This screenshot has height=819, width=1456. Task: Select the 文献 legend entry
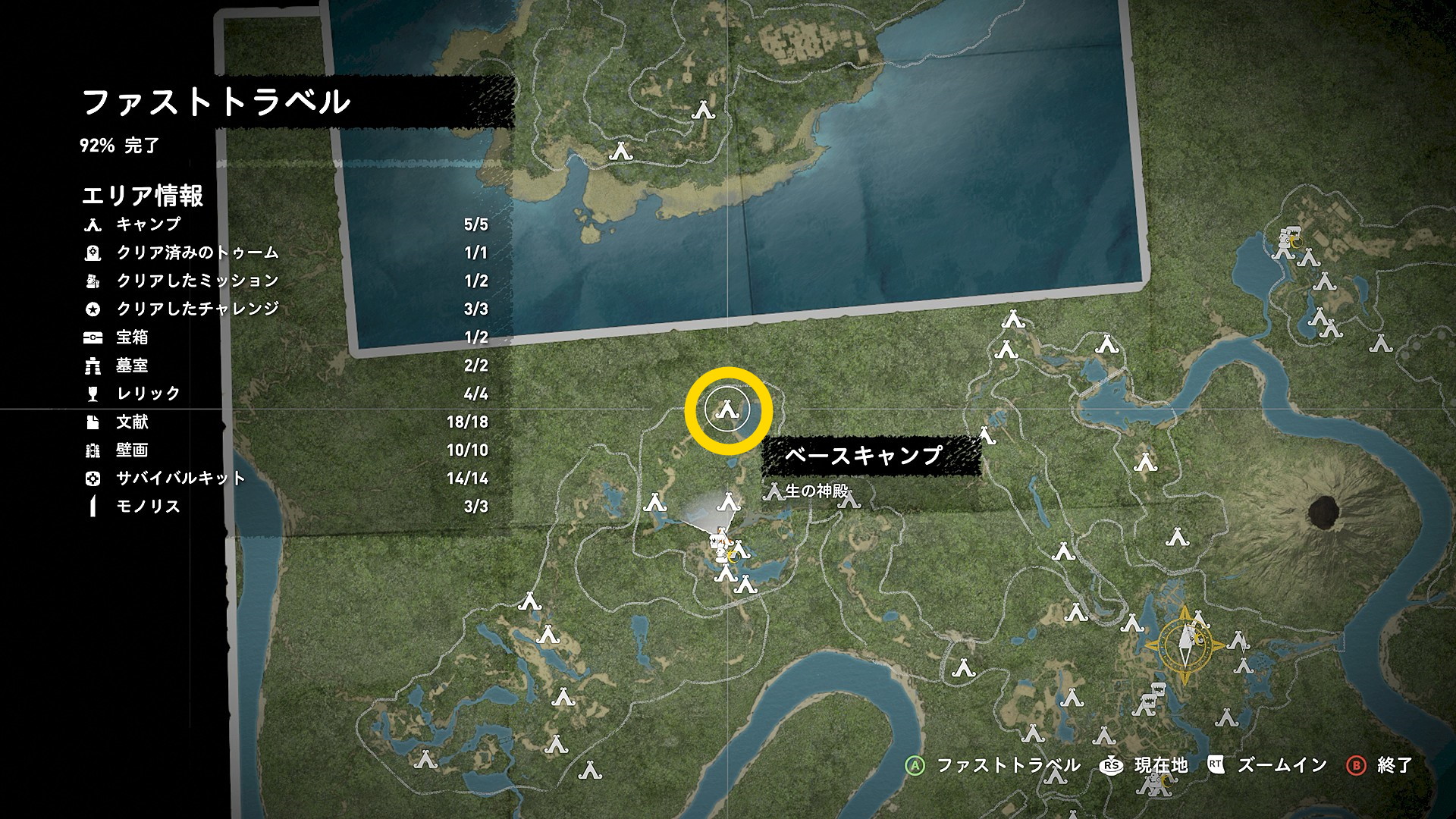[x=132, y=422]
